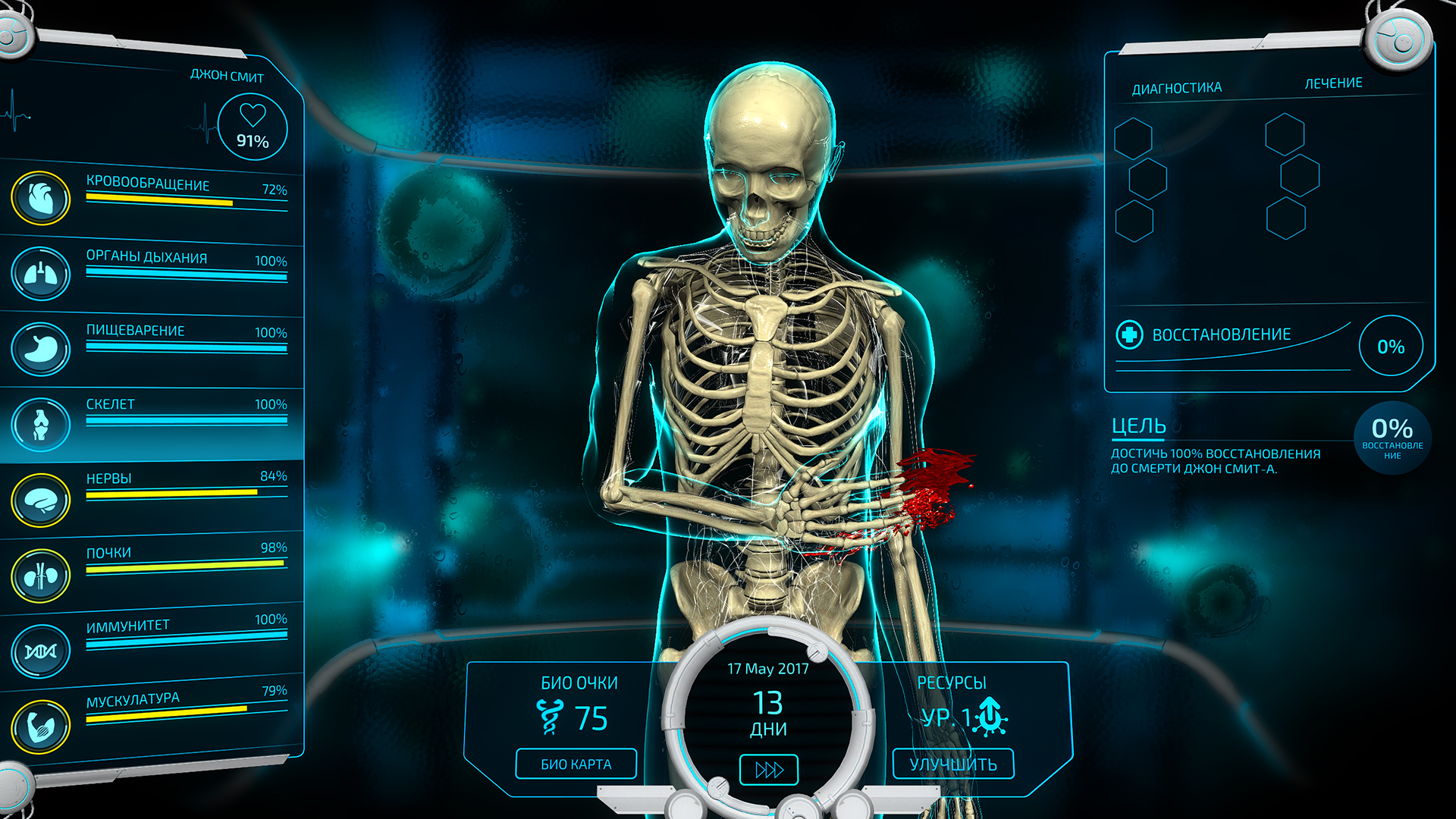Switch to the Диагностика tab

pos(1176,86)
